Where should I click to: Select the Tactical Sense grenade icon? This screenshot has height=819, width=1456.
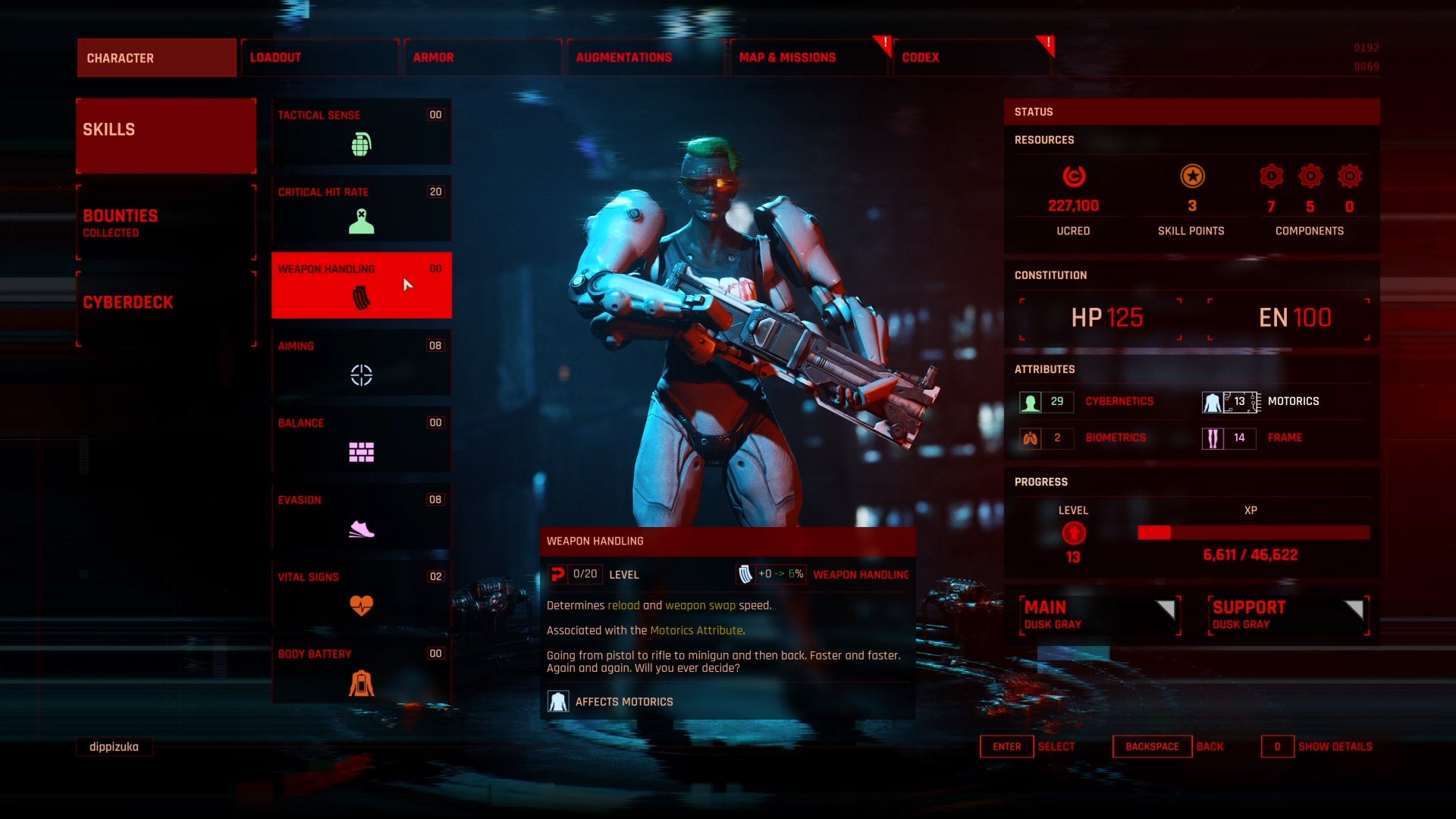[x=362, y=143]
